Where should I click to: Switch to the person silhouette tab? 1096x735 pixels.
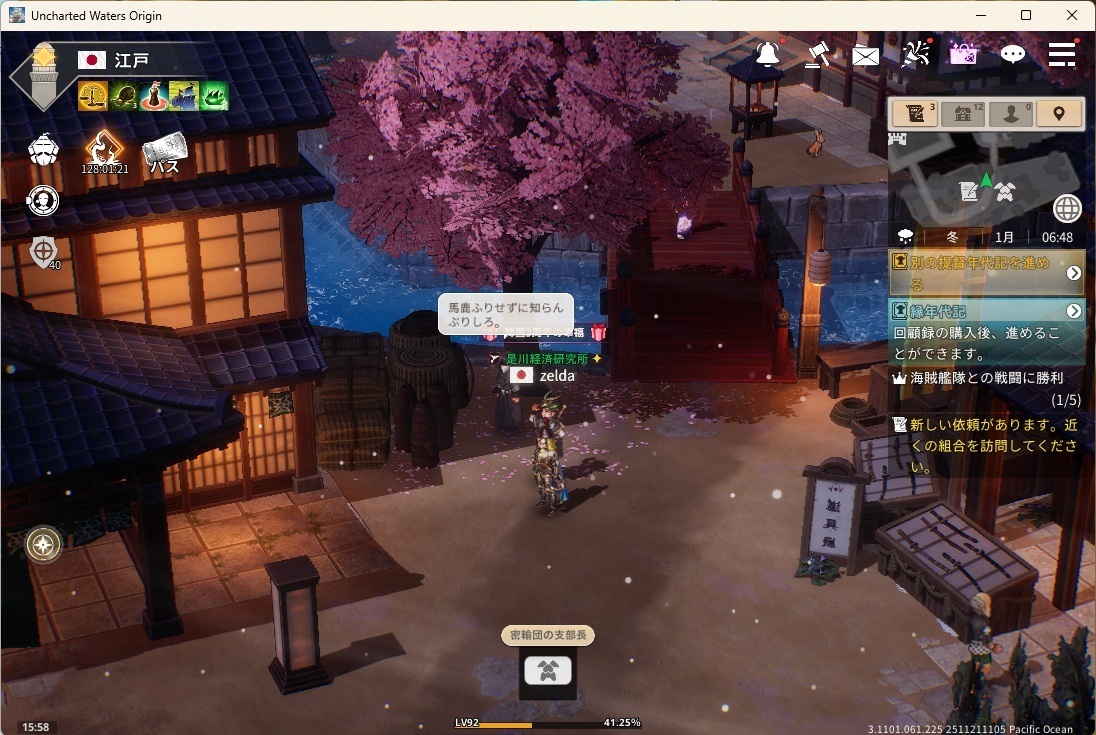pyautogui.click(x=1011, y=113)
